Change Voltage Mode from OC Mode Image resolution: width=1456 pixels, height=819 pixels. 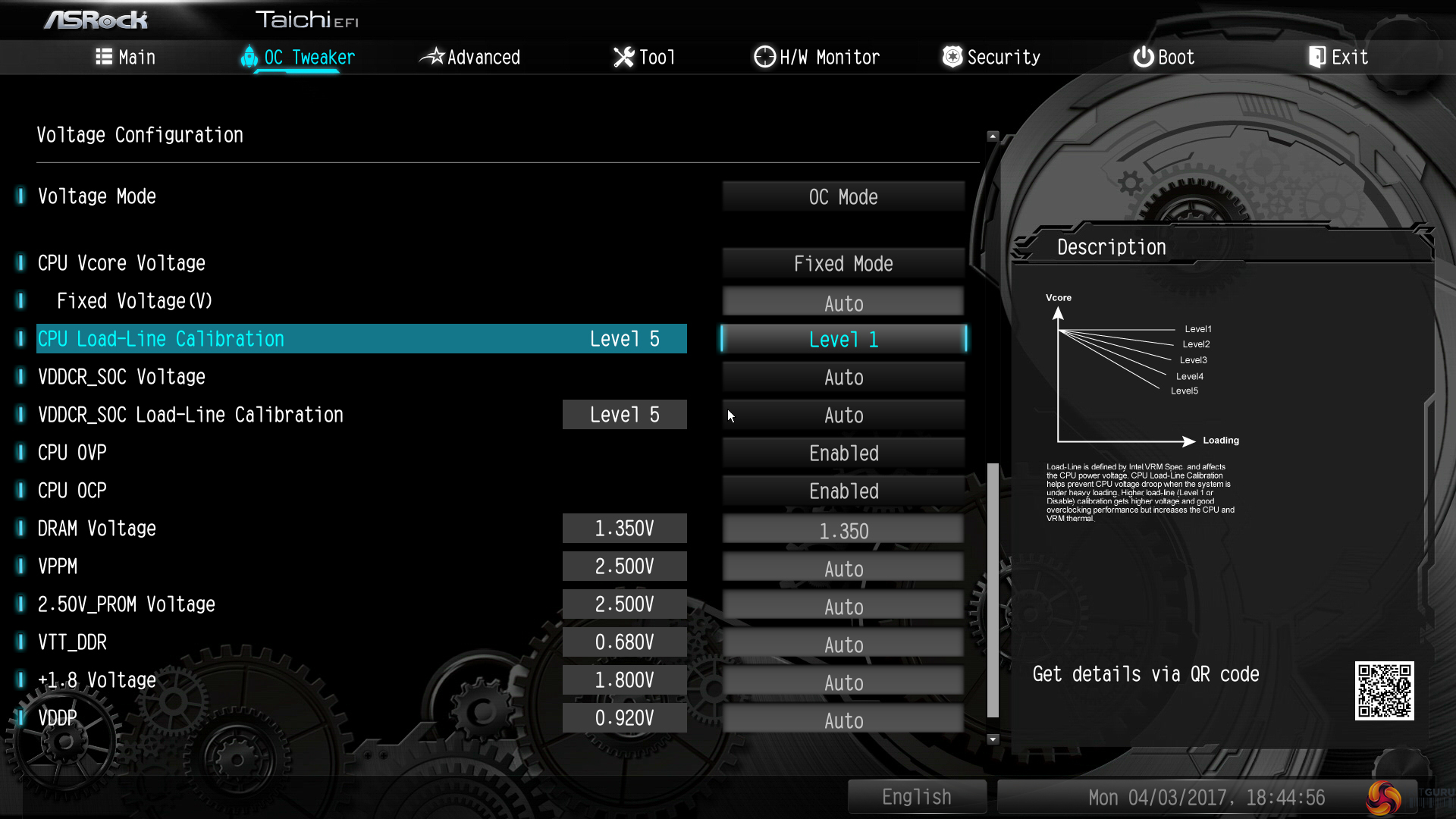(x=843, y=197)
